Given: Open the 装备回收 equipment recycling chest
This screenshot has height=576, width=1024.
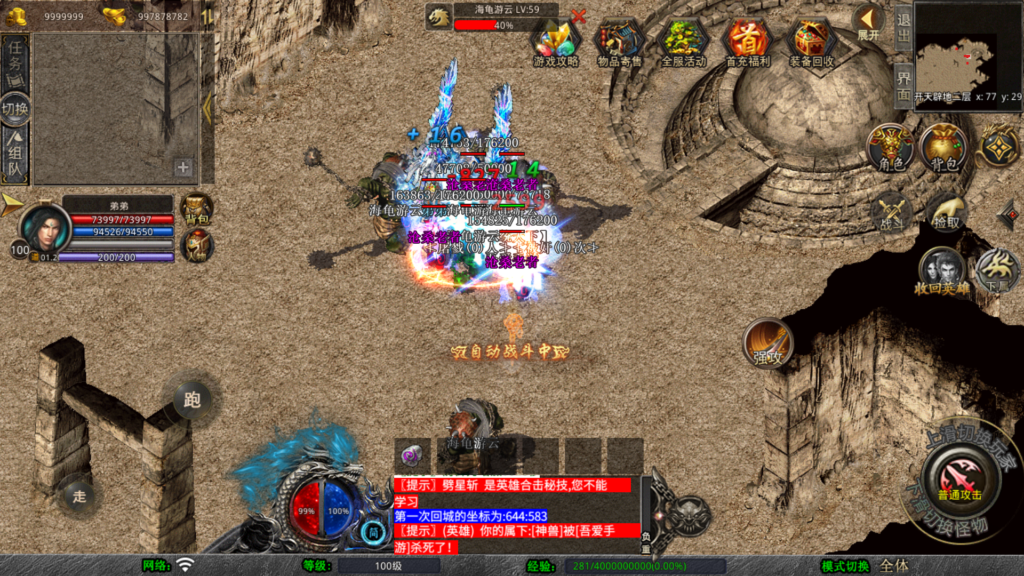Looking at the screenshot, I should (x=813, y=41).
